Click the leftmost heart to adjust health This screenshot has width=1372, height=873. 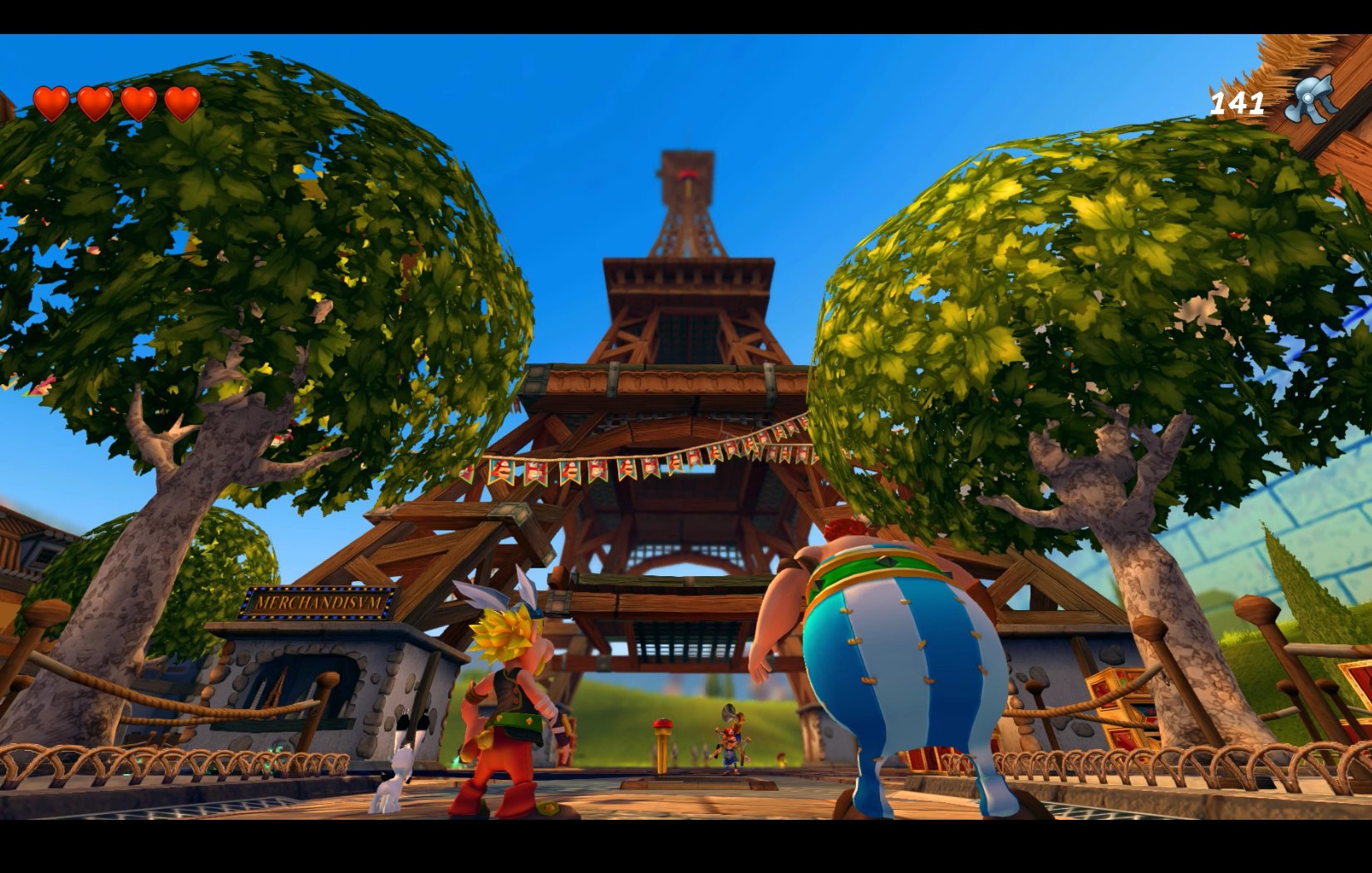(52, 103)
